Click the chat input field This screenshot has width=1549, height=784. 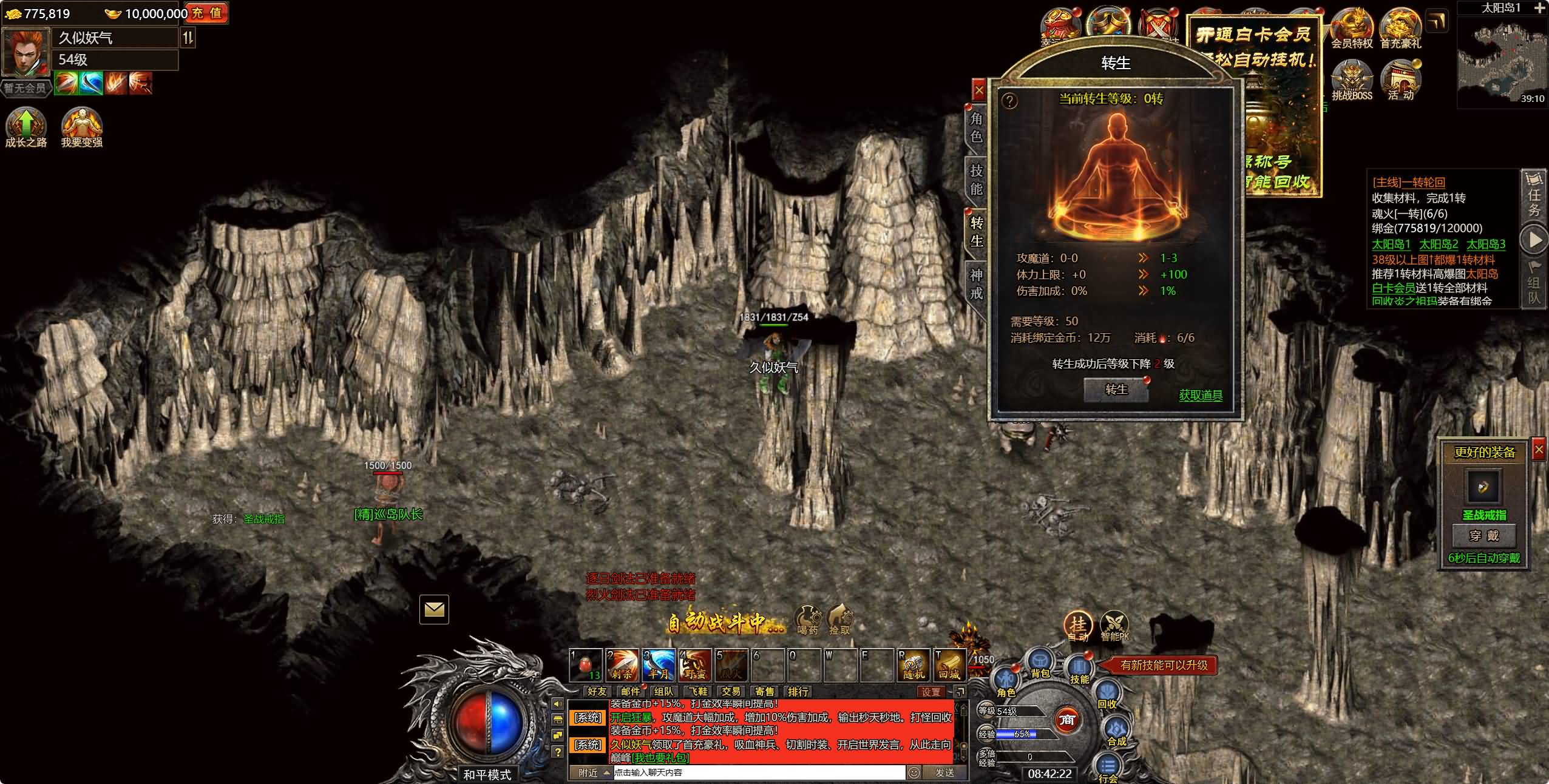759,772
